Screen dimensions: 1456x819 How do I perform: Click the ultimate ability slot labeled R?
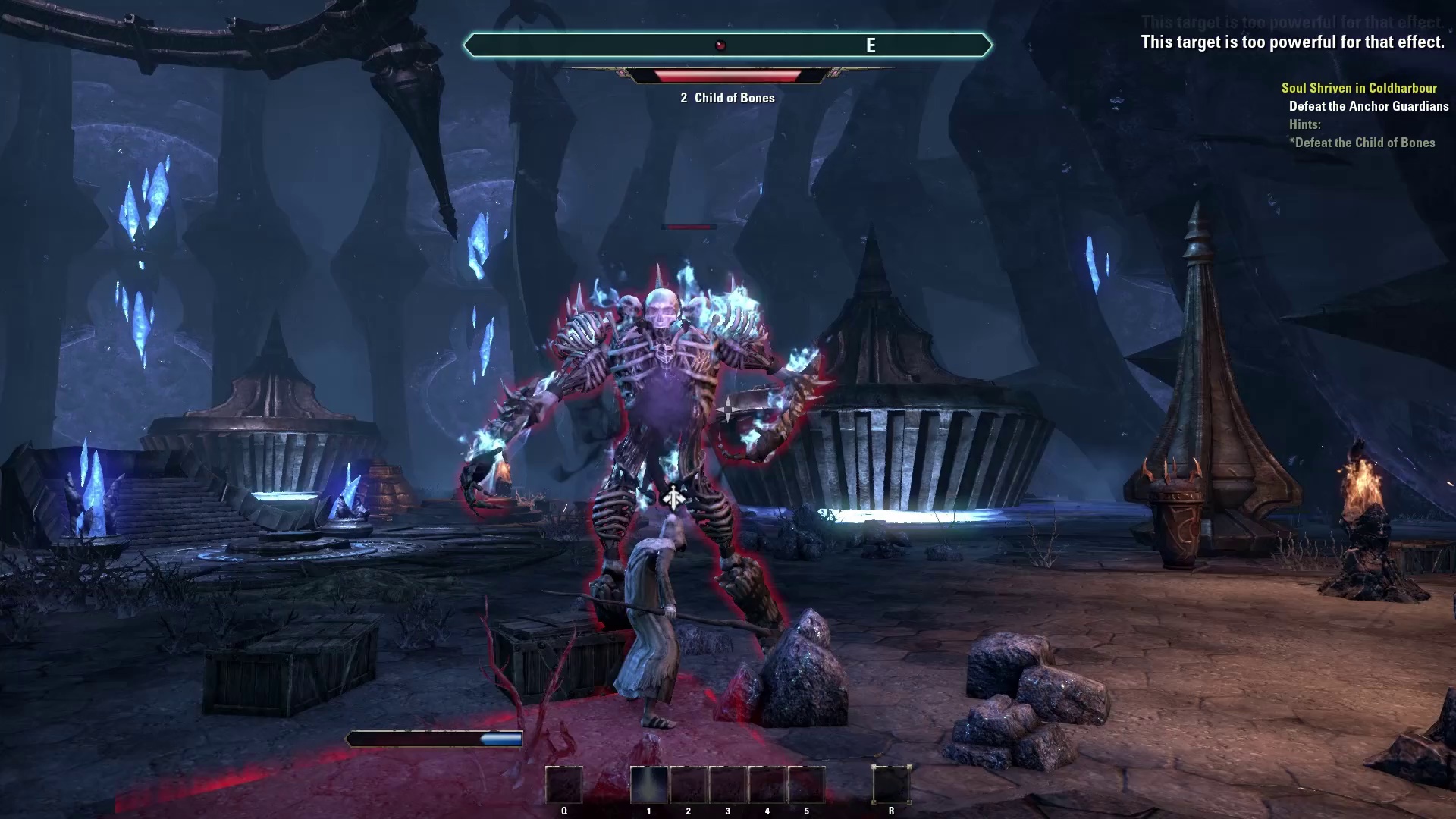tap(890, 784)
